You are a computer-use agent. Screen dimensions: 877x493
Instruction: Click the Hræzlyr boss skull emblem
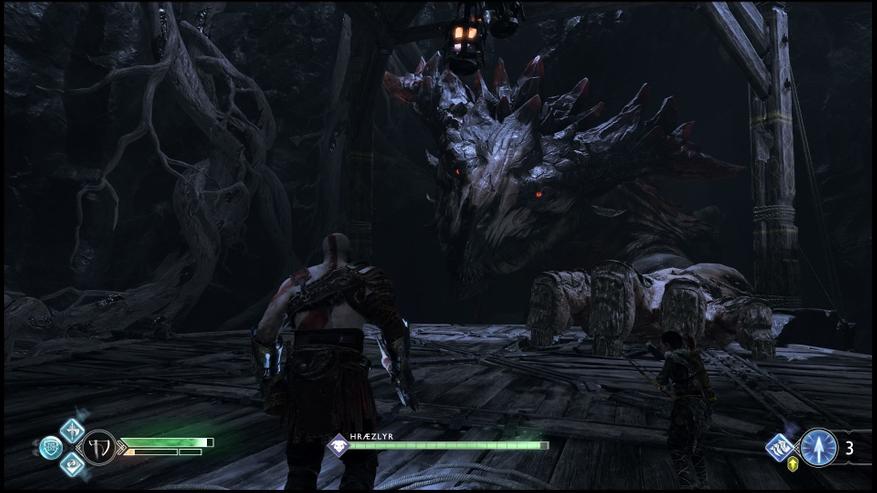pos(339,445)
